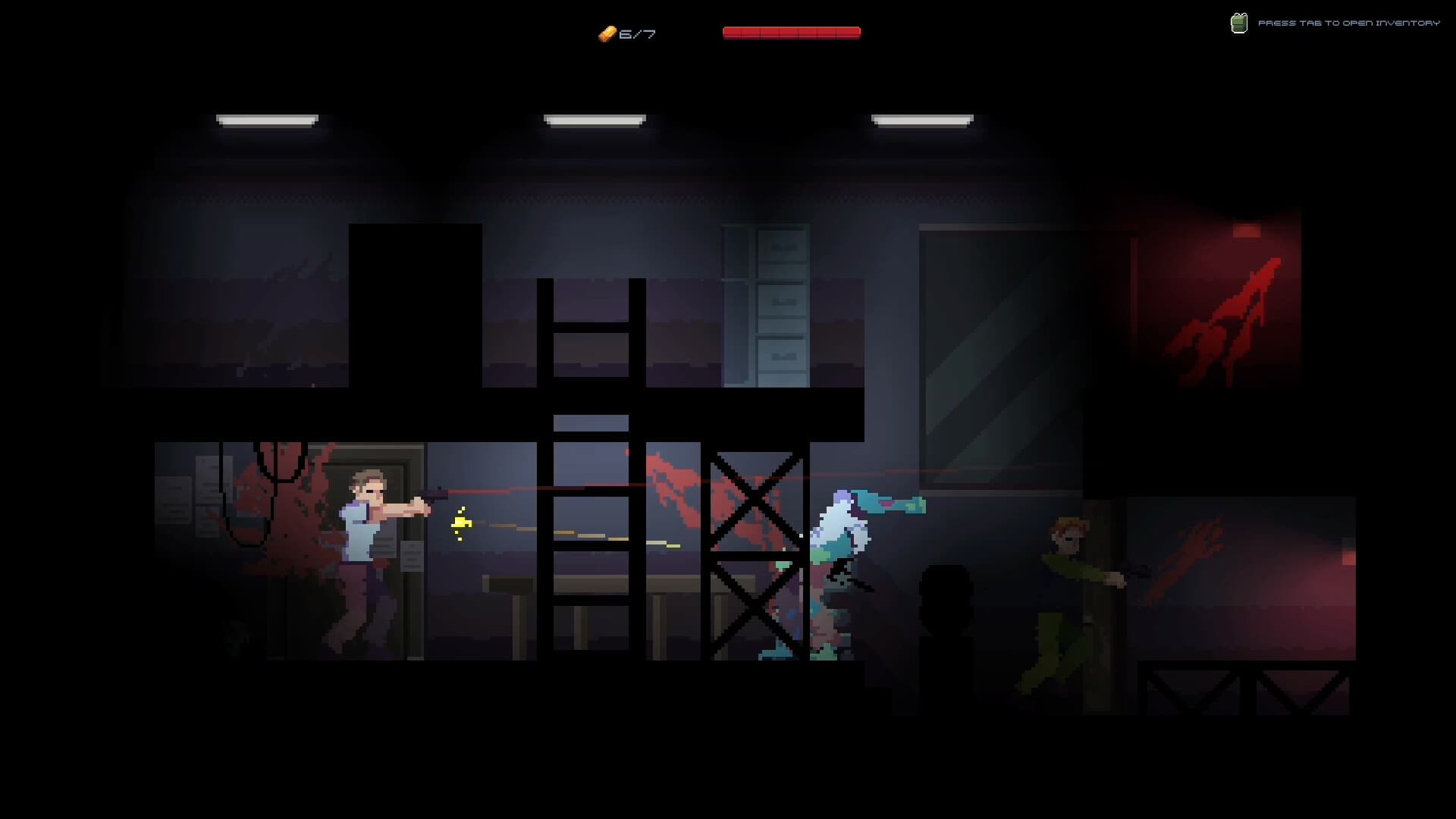Open inventory via the Press Tab prompt text

click(x=1350, y=23)
